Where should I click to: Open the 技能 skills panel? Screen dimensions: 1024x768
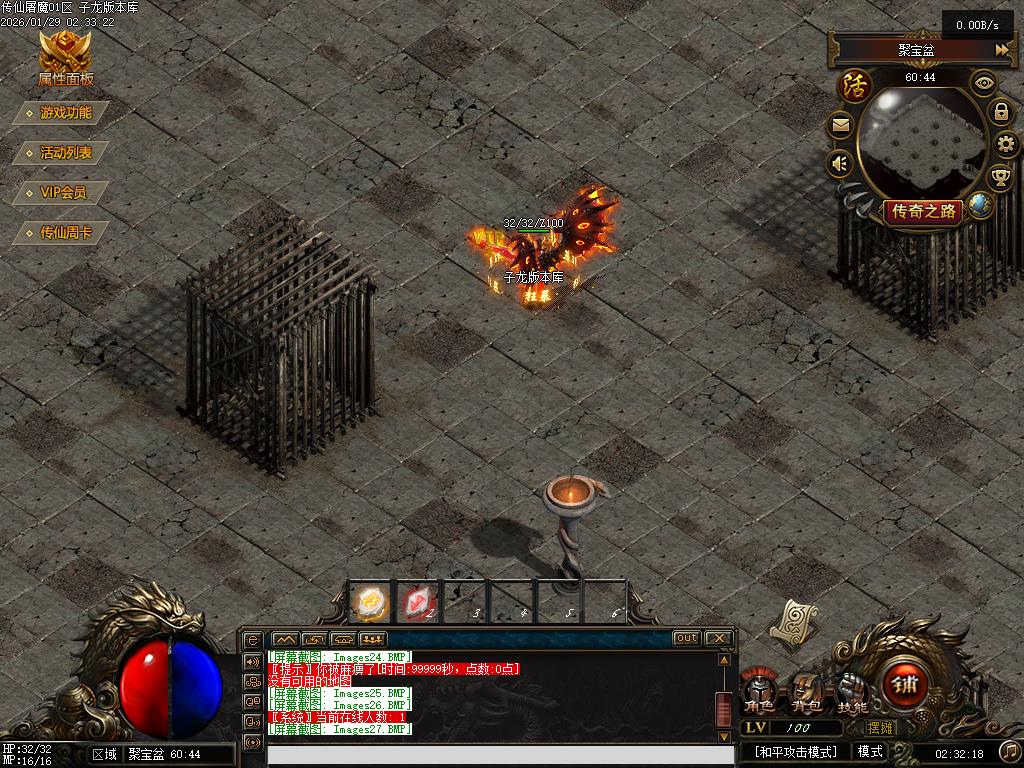pyautogui.click(x=852, y=691)
